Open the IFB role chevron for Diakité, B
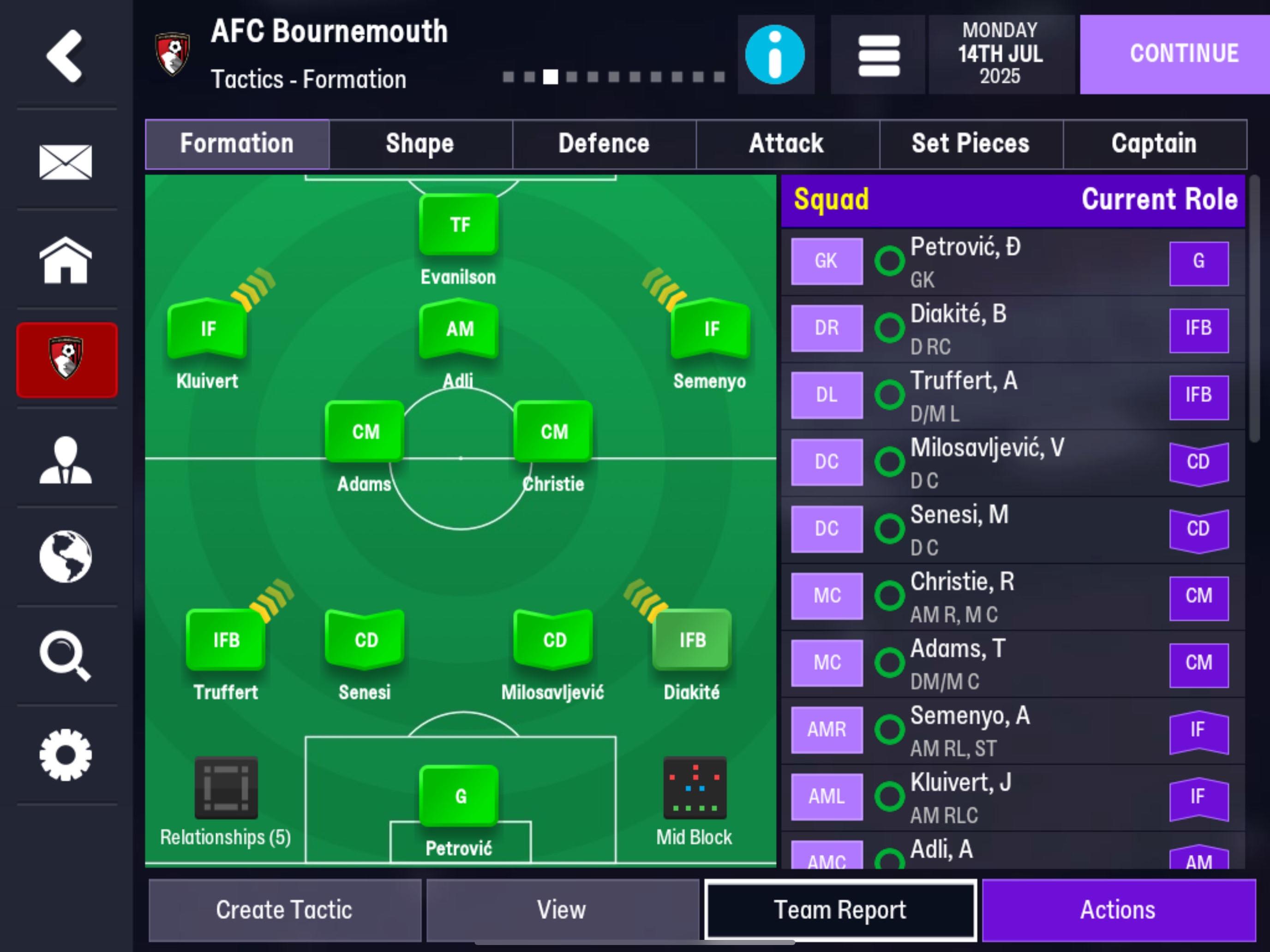This screenshot has width=1270, height=952. pos(1199,328)
